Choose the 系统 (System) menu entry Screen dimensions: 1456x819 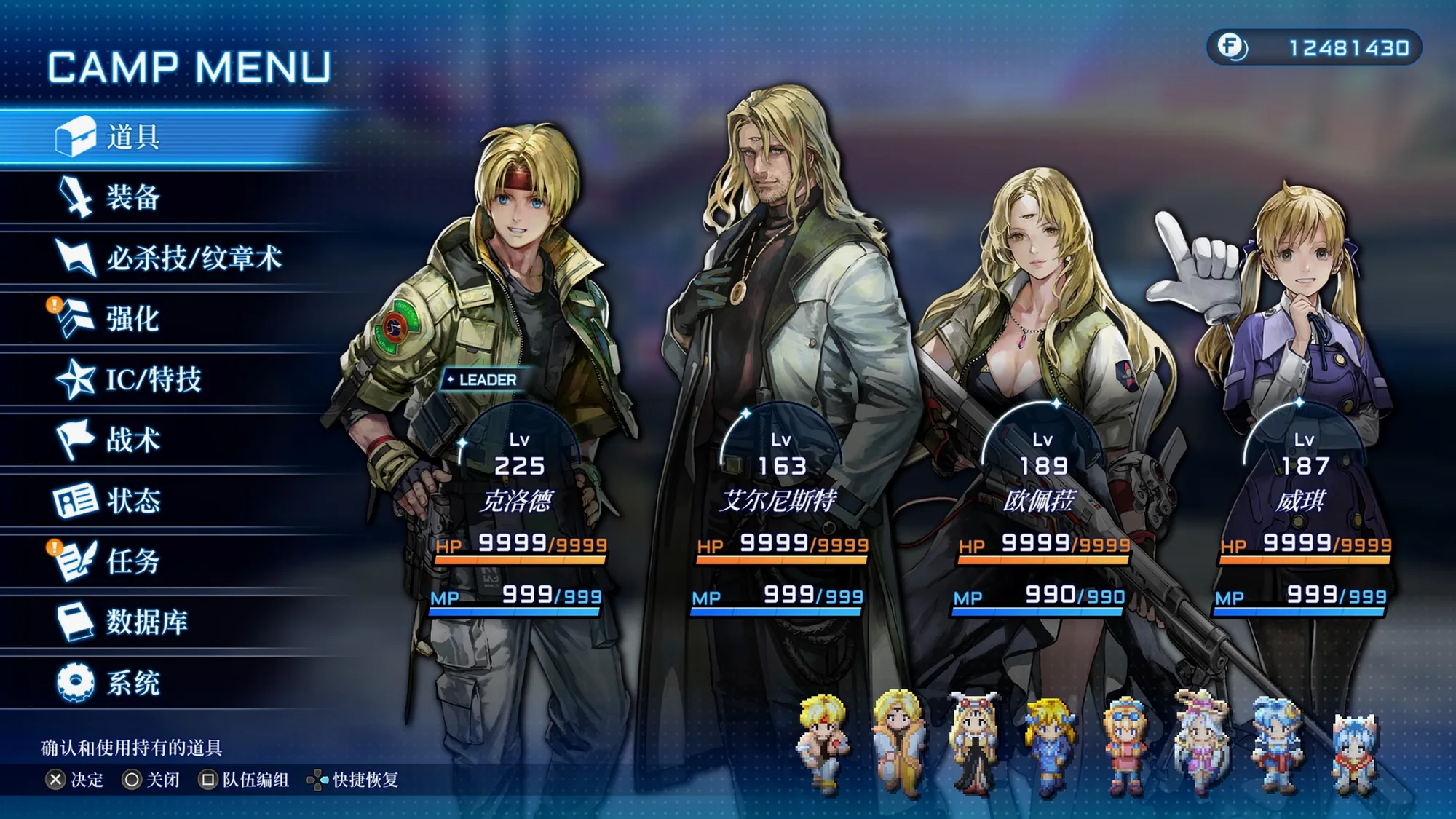135,683
